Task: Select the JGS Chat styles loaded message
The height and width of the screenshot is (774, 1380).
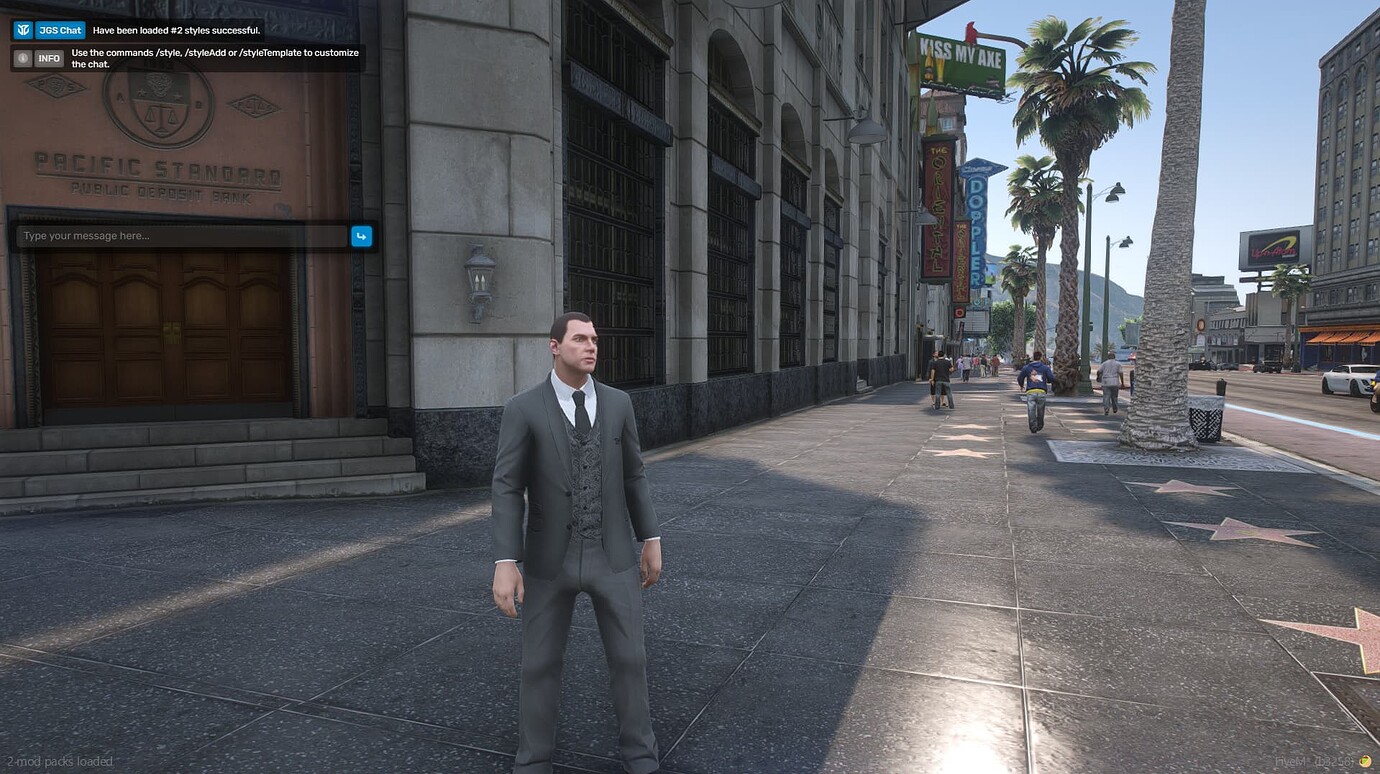Action: pyautogui.click(x=176, y=30)
